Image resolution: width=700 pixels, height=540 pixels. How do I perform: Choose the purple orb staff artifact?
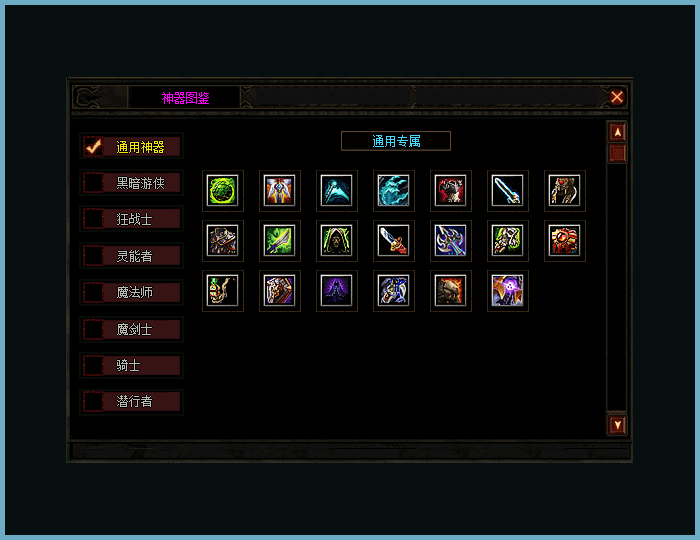point(507,291)
